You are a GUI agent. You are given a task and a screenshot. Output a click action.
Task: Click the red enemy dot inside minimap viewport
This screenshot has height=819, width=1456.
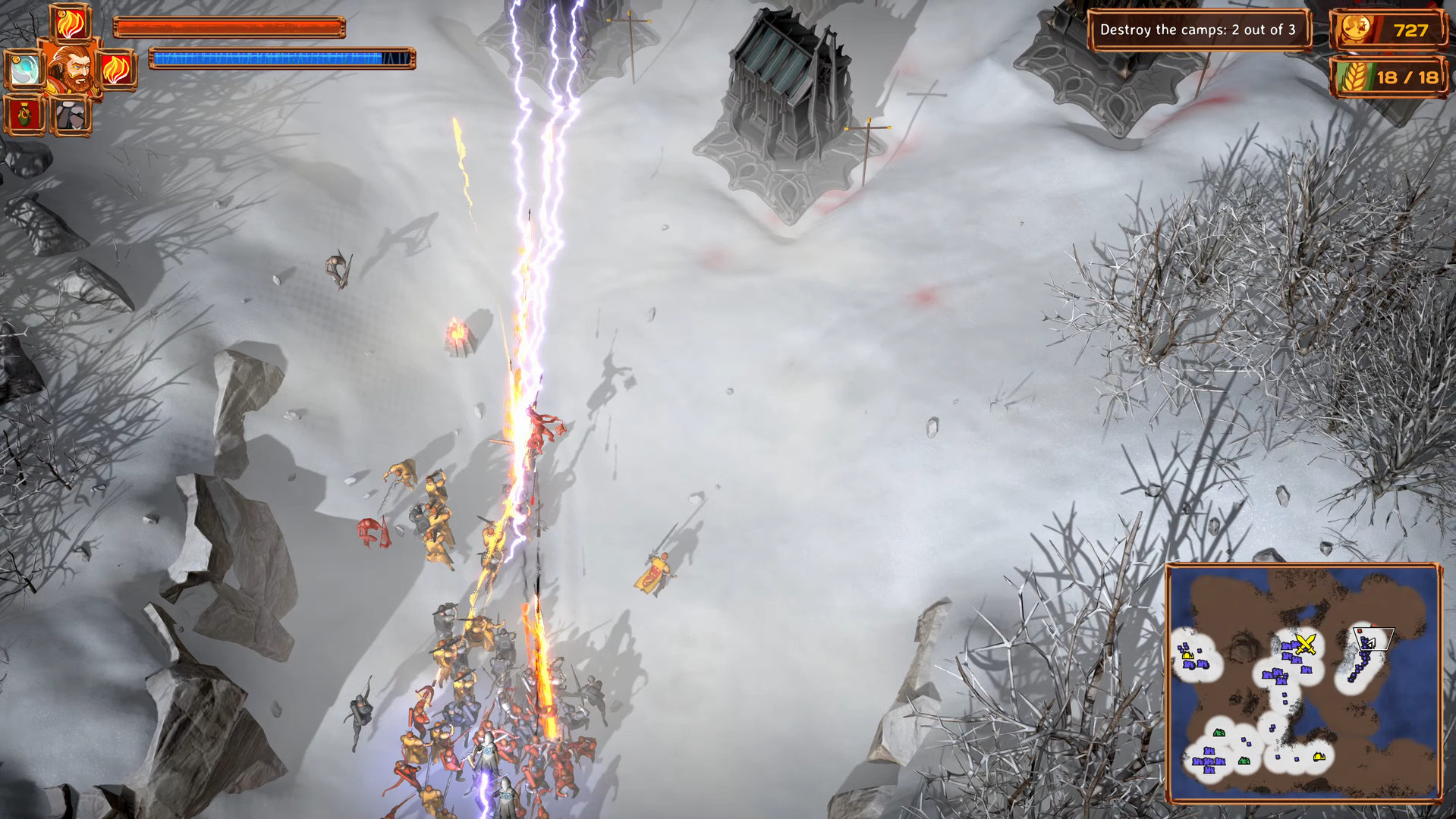click(x=1360, y=631)
